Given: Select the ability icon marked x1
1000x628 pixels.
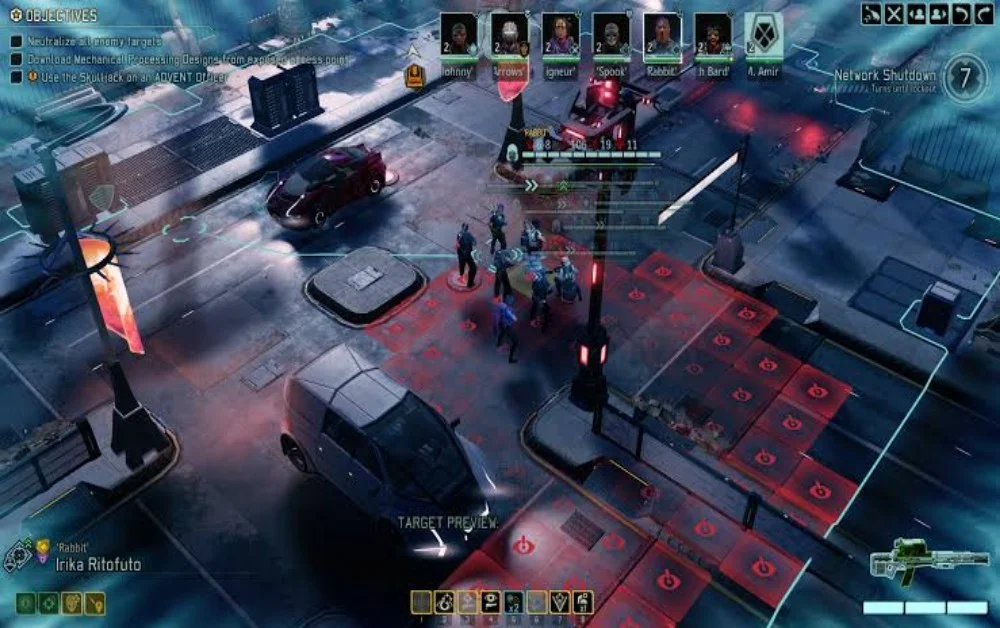Looking at the screenshot, I should click(584, 602).
